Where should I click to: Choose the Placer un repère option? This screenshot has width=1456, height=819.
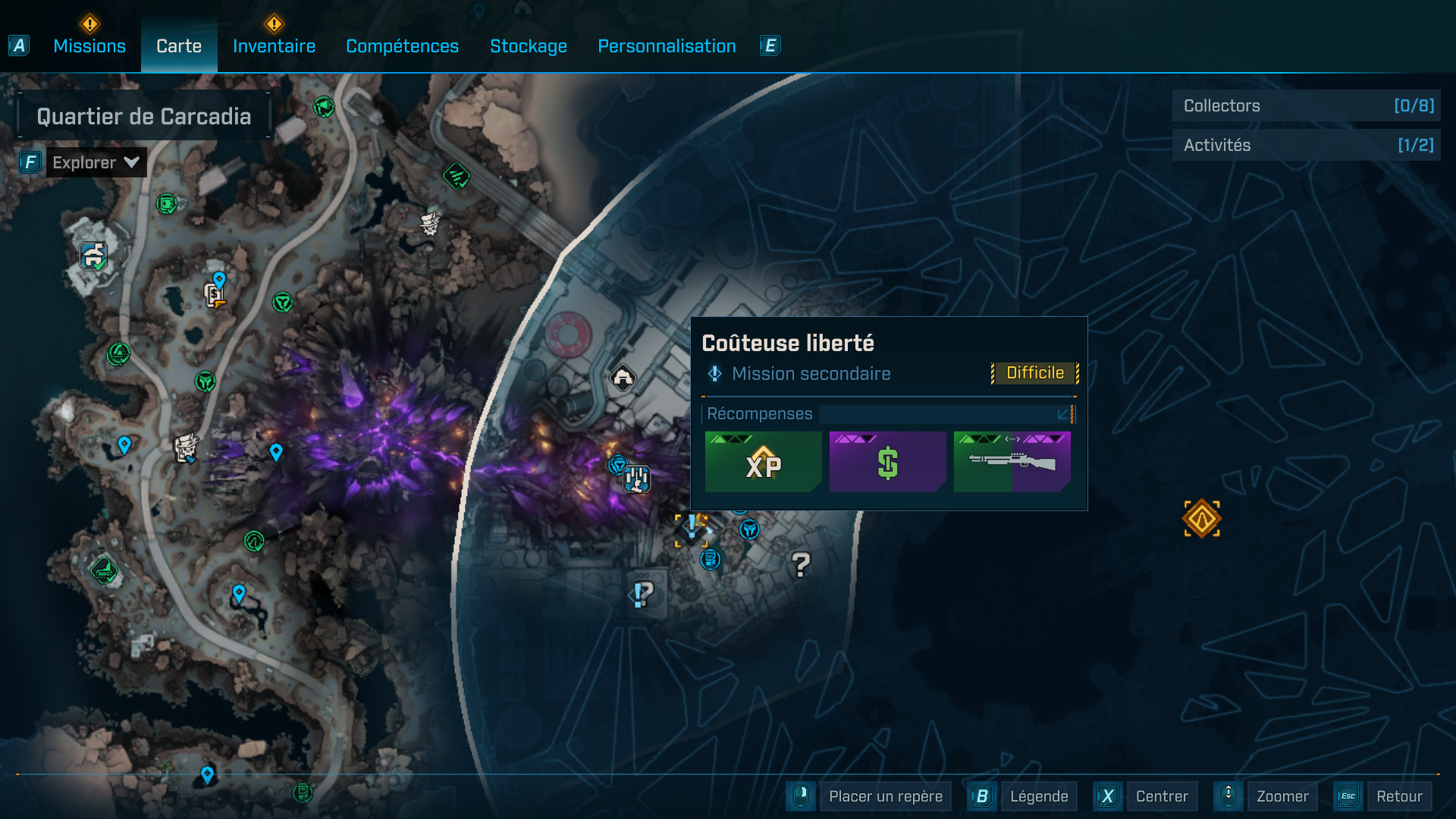pyautogui.click(x=885, y=796)
